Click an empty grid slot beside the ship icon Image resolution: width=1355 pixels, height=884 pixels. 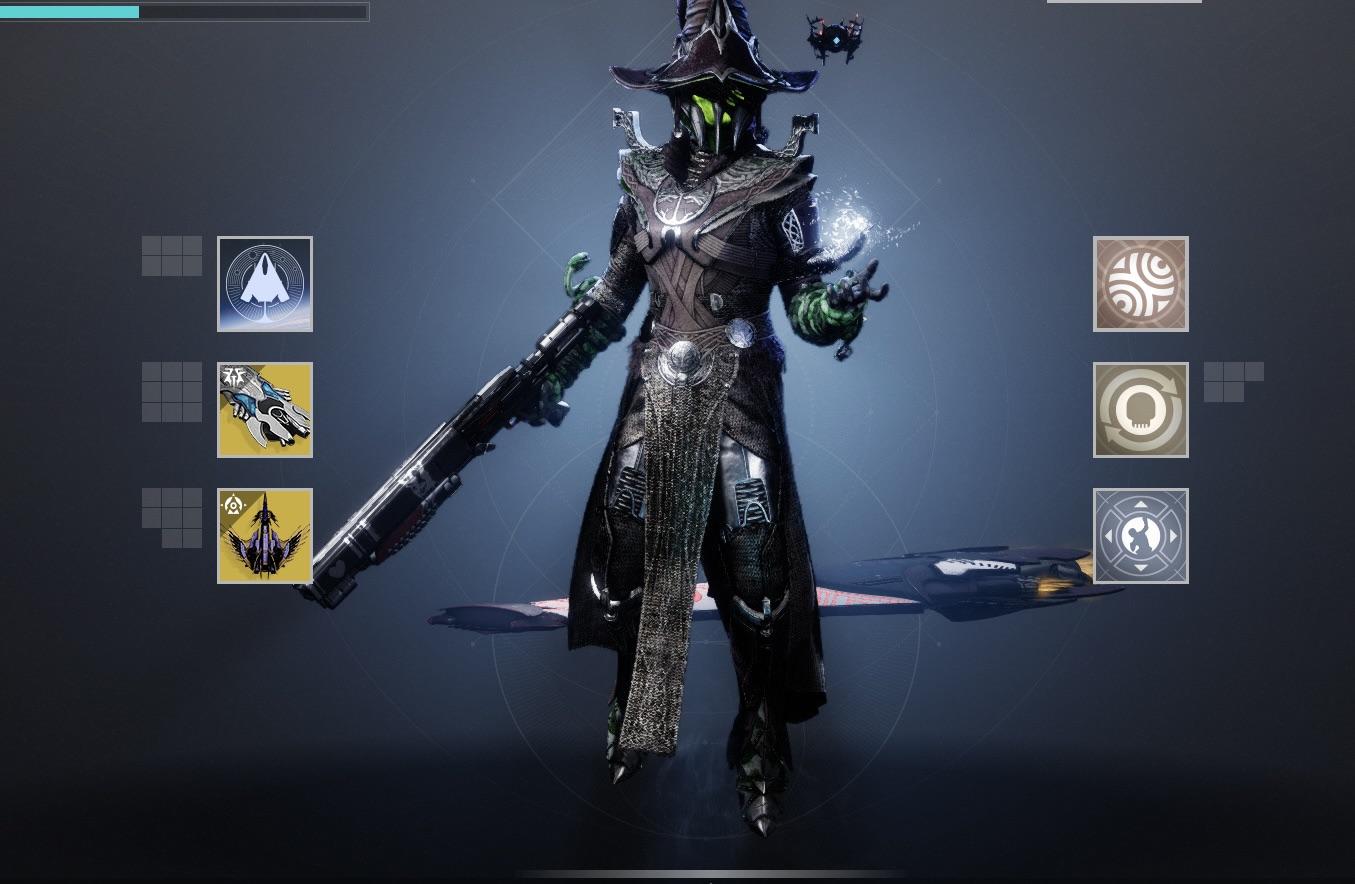click(171, 255)
